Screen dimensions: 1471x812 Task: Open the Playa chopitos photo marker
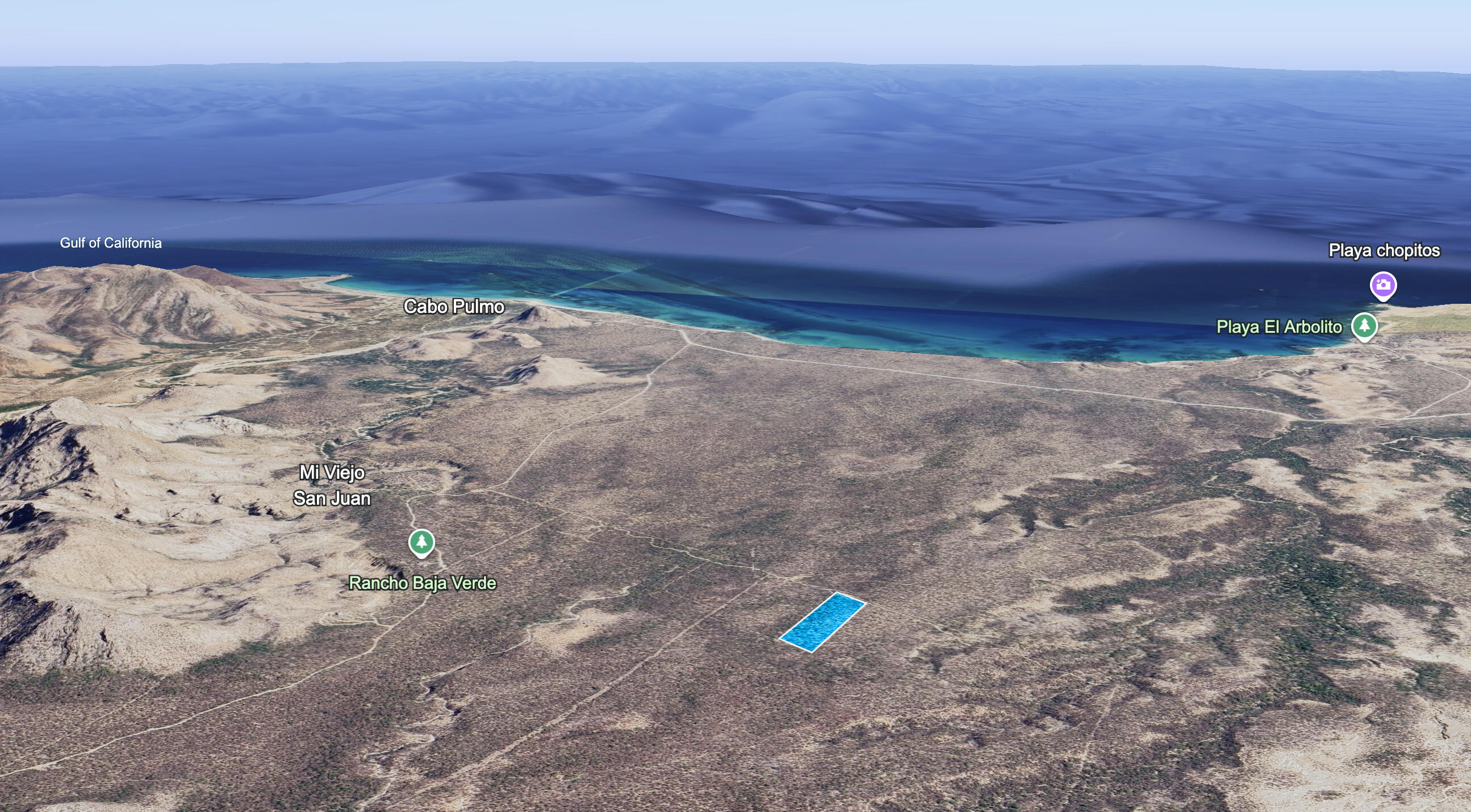pyautogui.click(x=1382, y=285)
